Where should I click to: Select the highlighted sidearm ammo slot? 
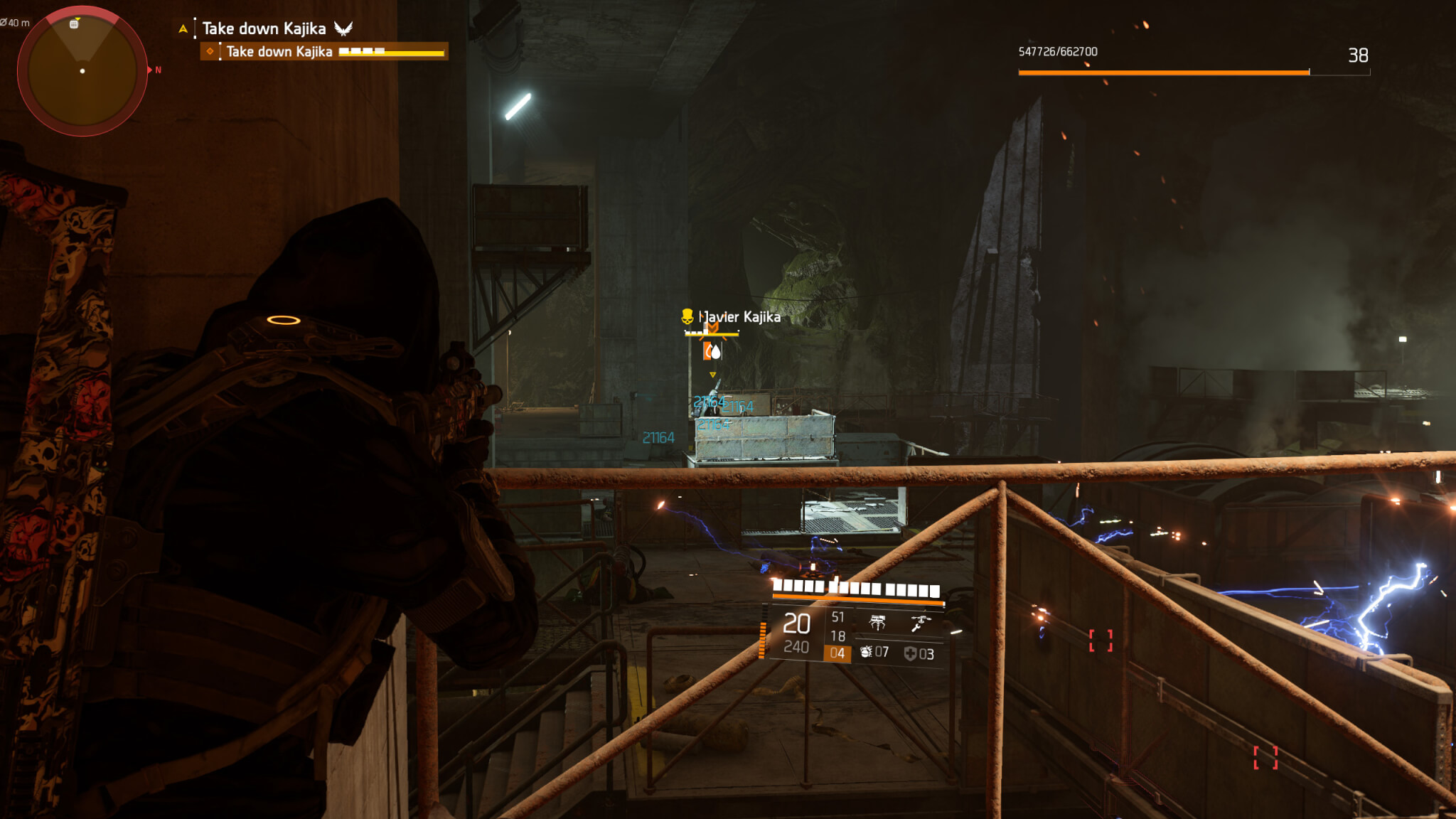point(837,653)
